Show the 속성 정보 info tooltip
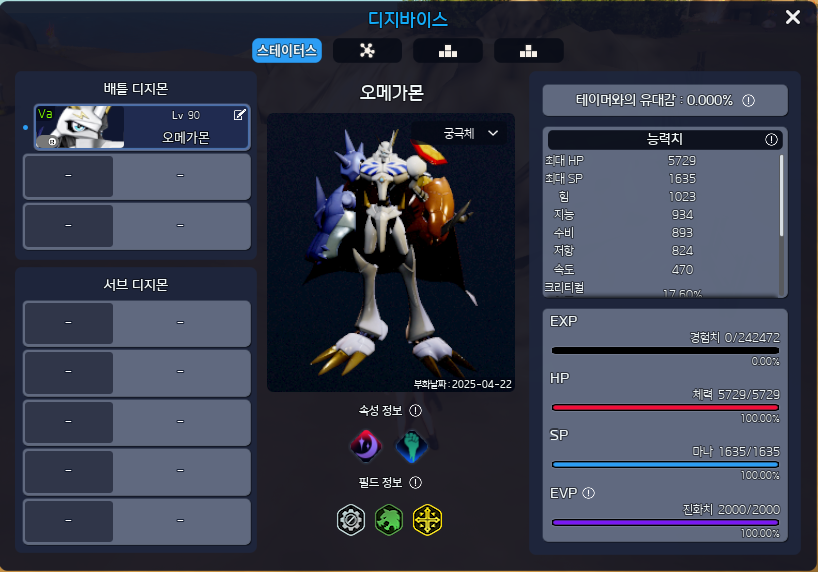Screen dimensions: 818x572 (x=415, y=410)
